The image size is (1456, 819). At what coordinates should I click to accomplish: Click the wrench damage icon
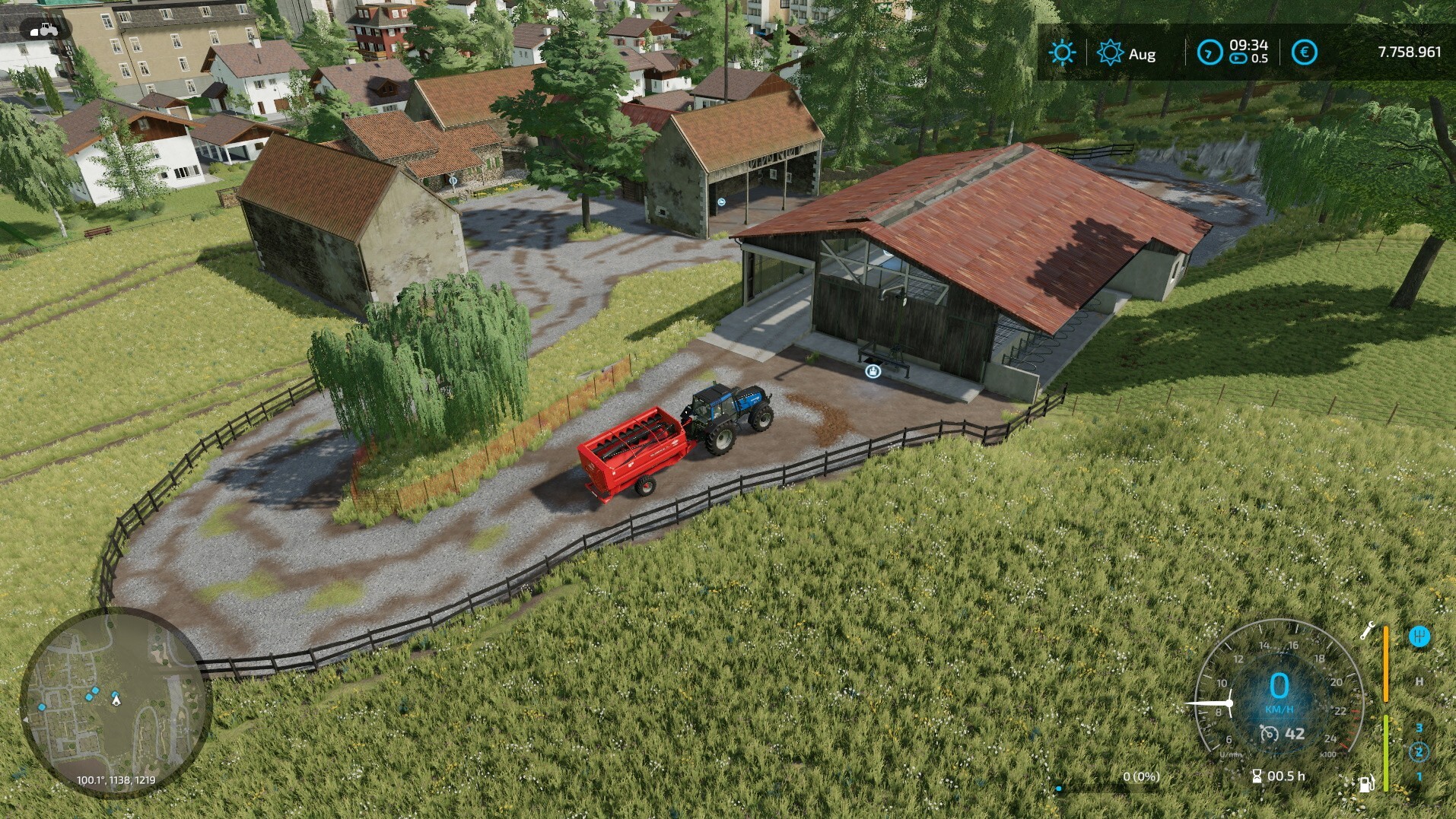click(x=1367, y=630)
